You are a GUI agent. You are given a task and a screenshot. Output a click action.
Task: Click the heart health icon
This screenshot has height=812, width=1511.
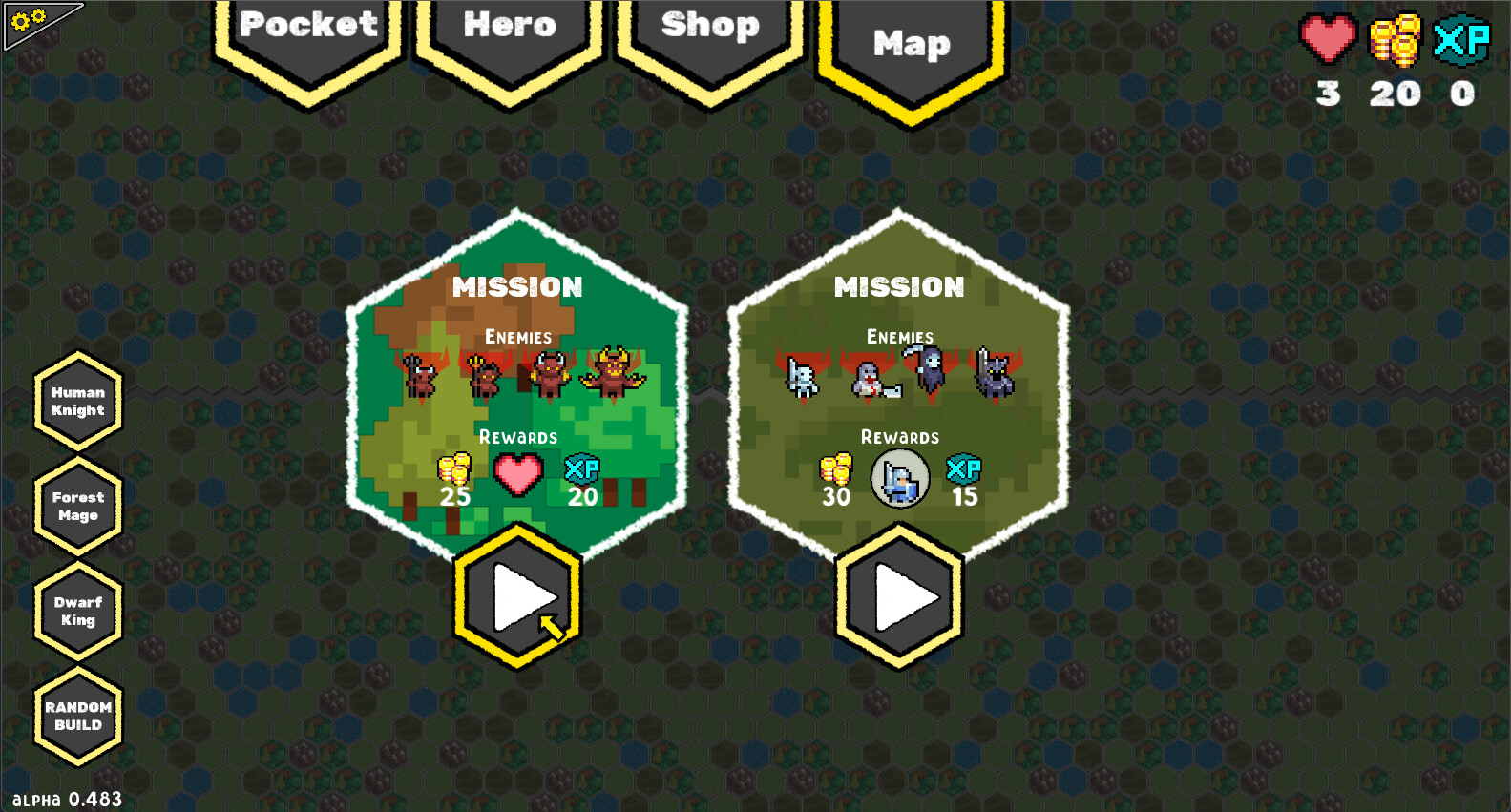[x=1329, y=38]
